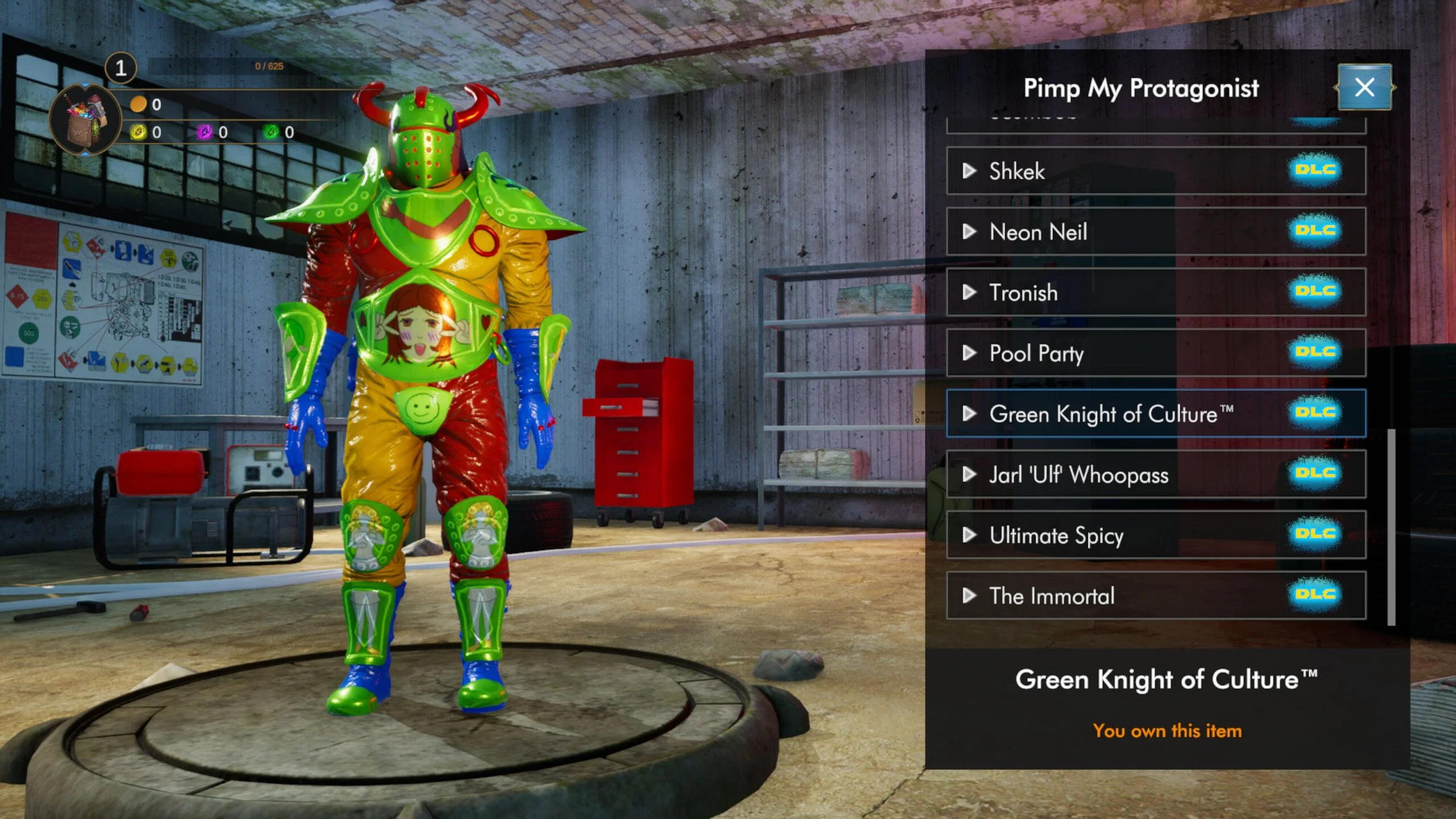Click the outfit list scrollbar
This screenshot has height=819, width=1456.
[x=1391, y=527]
